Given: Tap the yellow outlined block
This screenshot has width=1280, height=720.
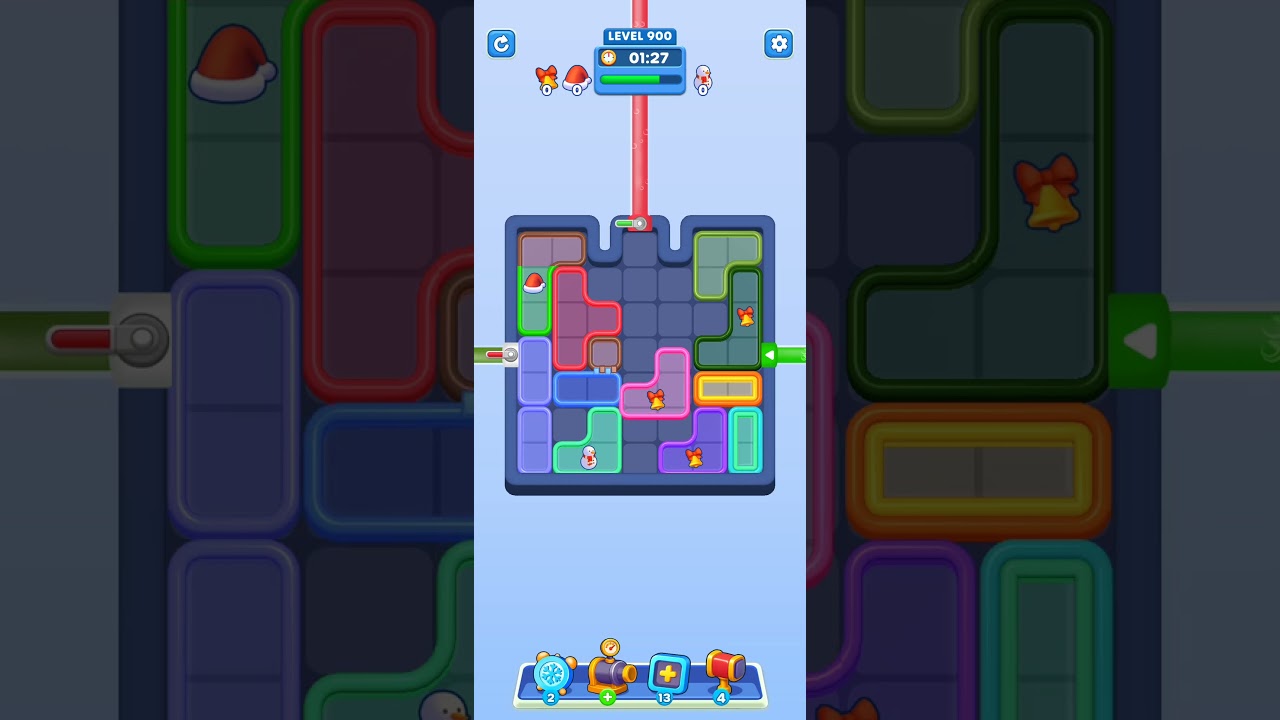Looking at the screenshot, I should click(x=728, y=388).
